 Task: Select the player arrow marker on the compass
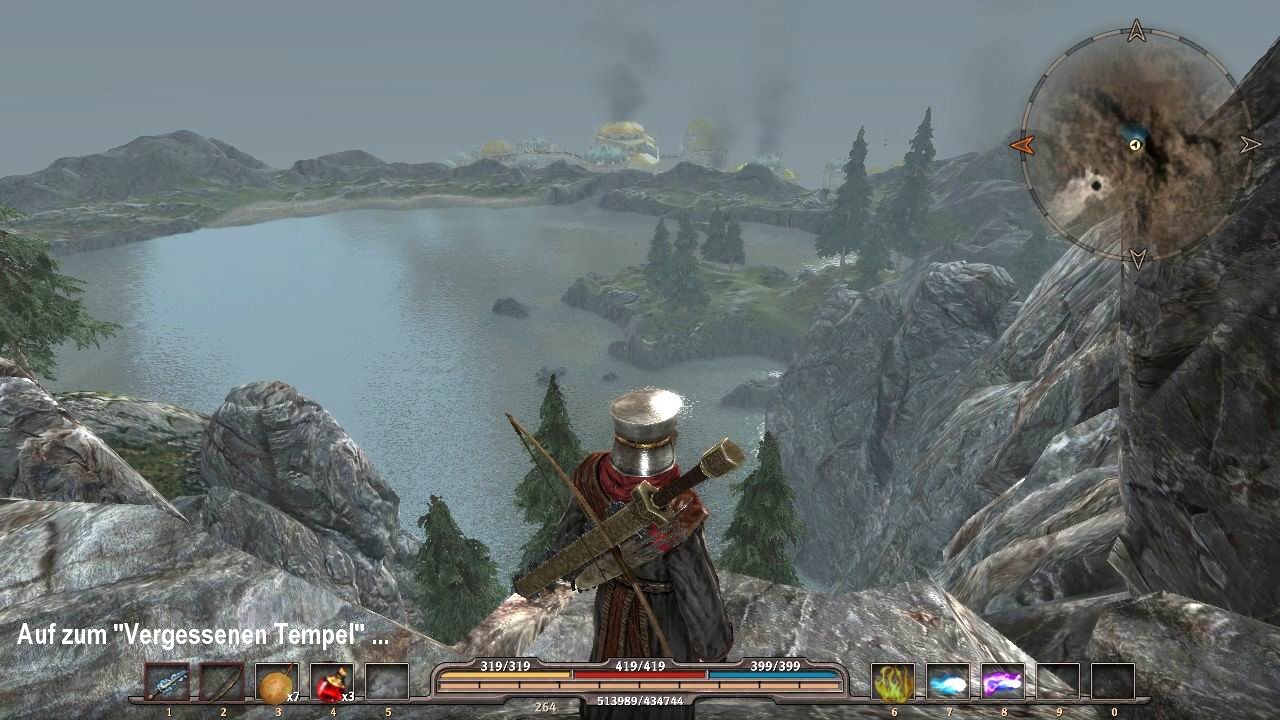tap(1135, 148)
